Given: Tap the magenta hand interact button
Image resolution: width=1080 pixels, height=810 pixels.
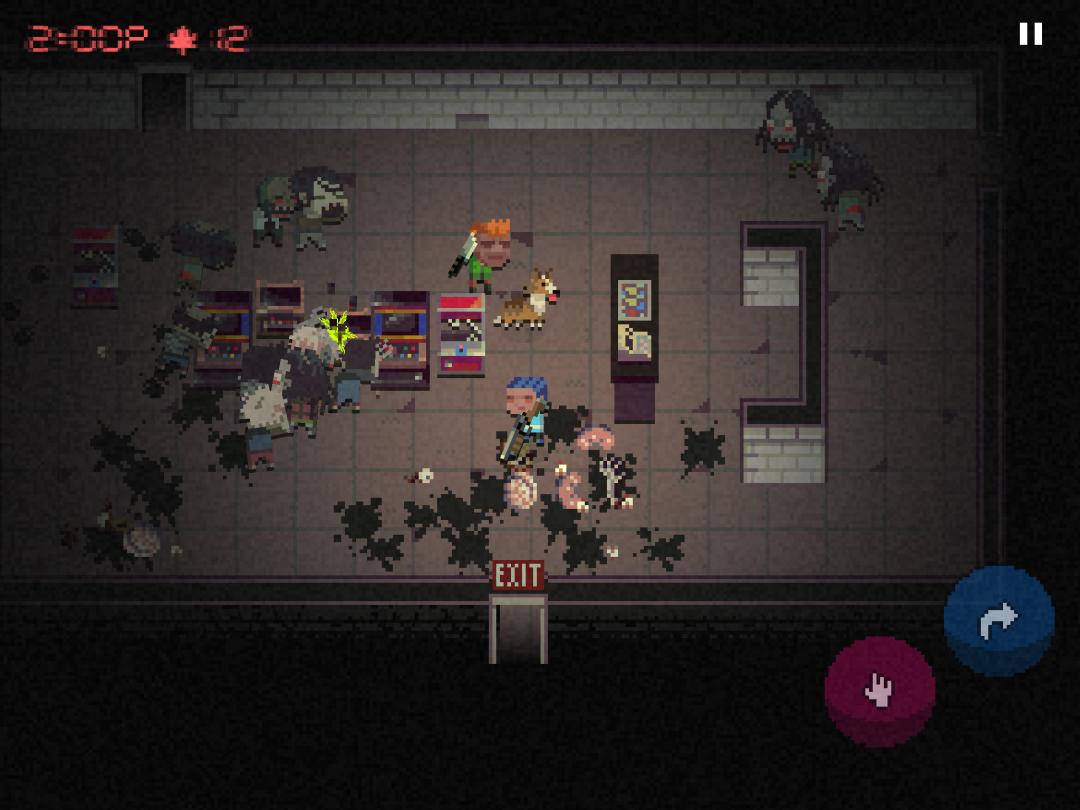Looking at the screenshot, I should (x=879, y=690).
